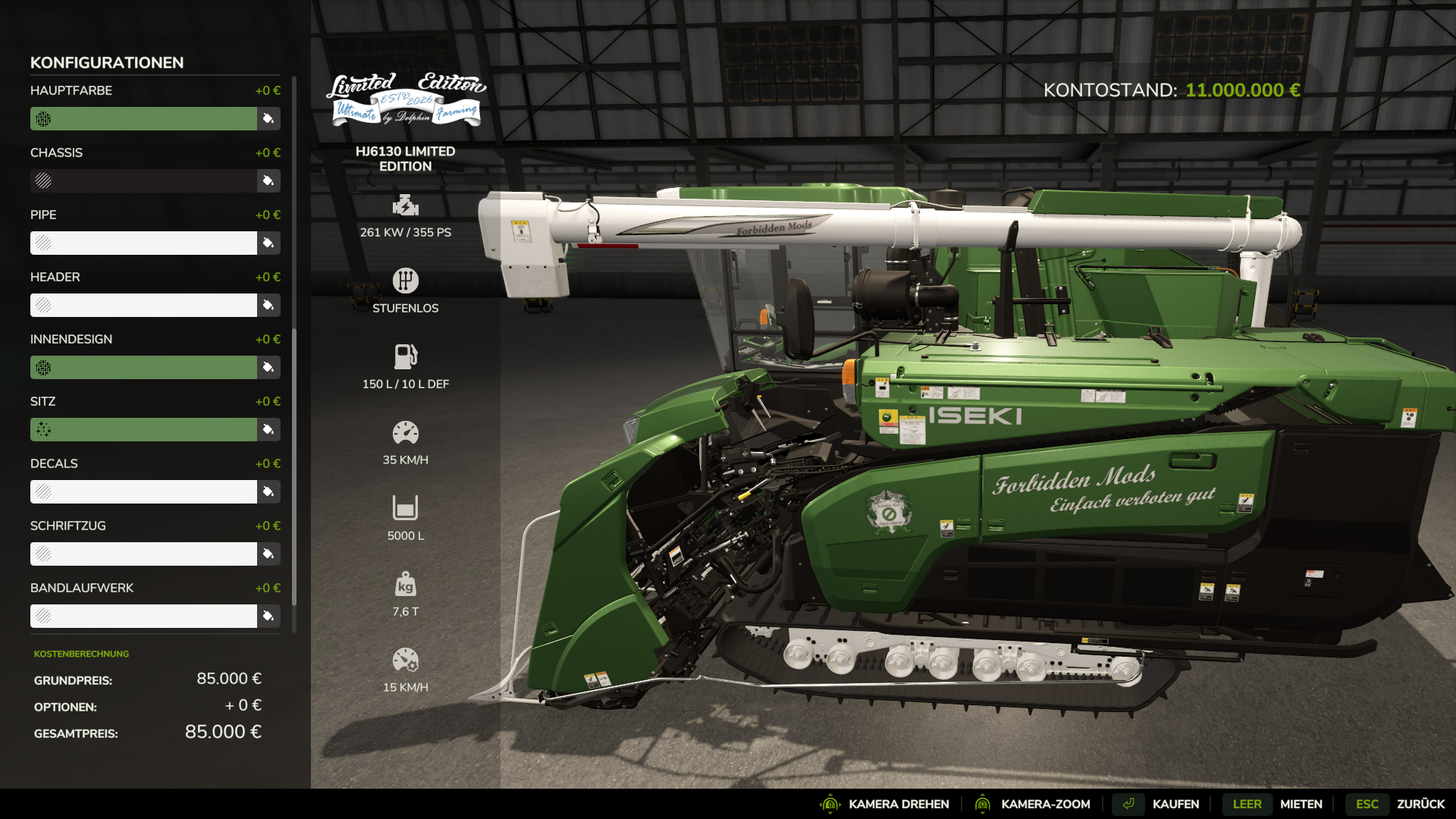The height and width of the screenshot is (819, 1456).
Task: Choose the Chassis dark color bar
Action: (x=143, y=180)
